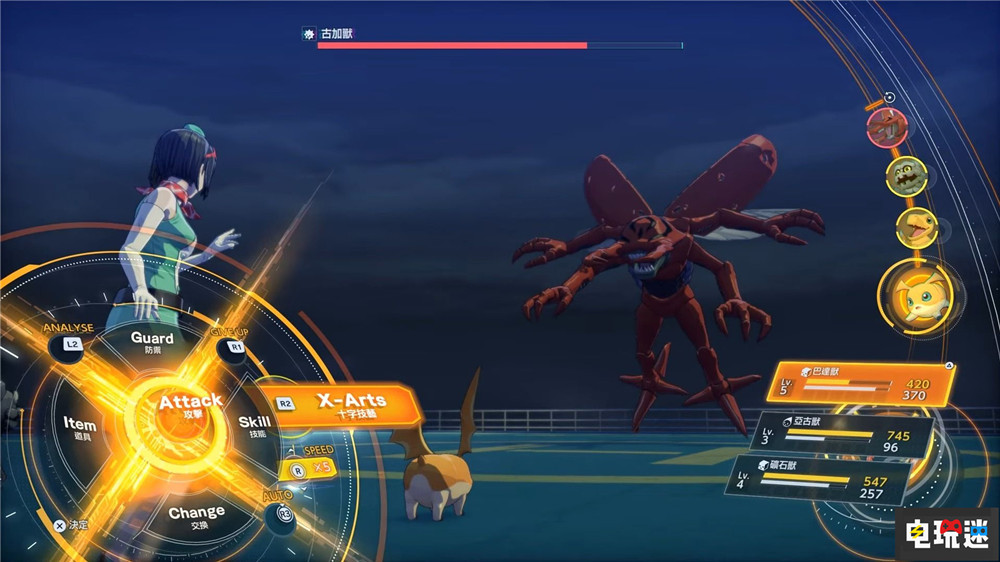Click the grey rock Digimon turn portrait
Image resolution: width=1000 pixels, height=562 pixels.
[906, 177]
